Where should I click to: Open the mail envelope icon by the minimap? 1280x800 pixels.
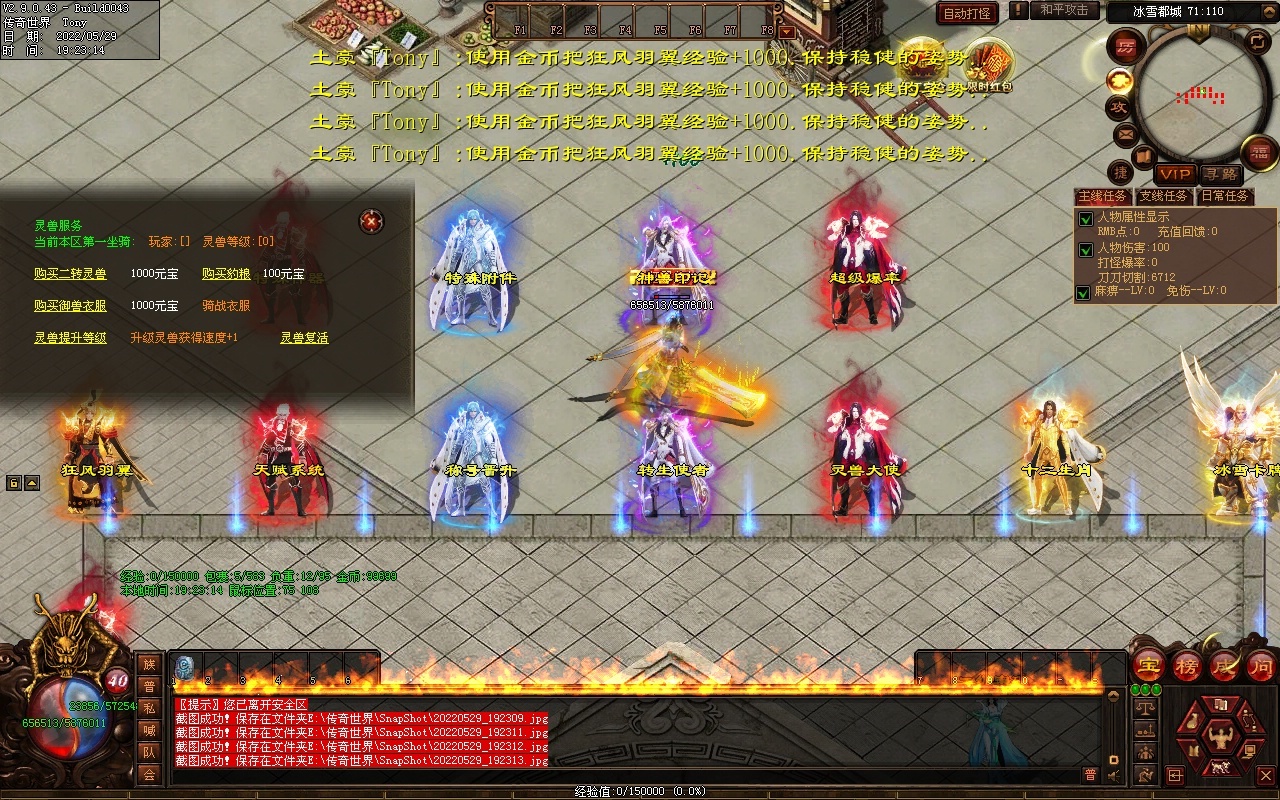1125,133
